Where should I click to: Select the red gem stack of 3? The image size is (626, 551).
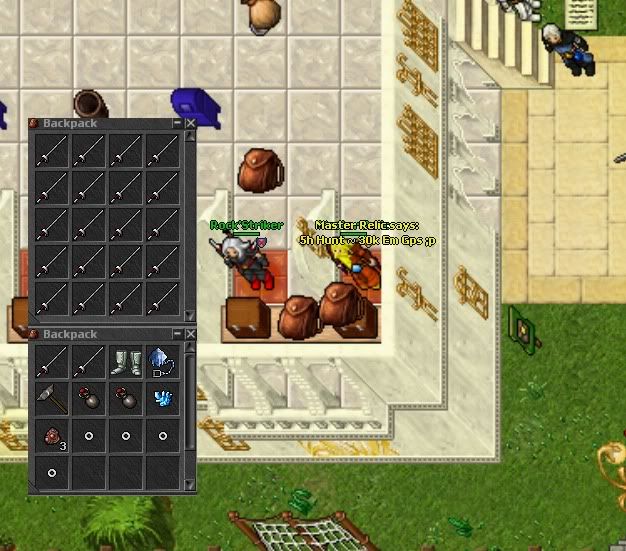coord(50,436)
